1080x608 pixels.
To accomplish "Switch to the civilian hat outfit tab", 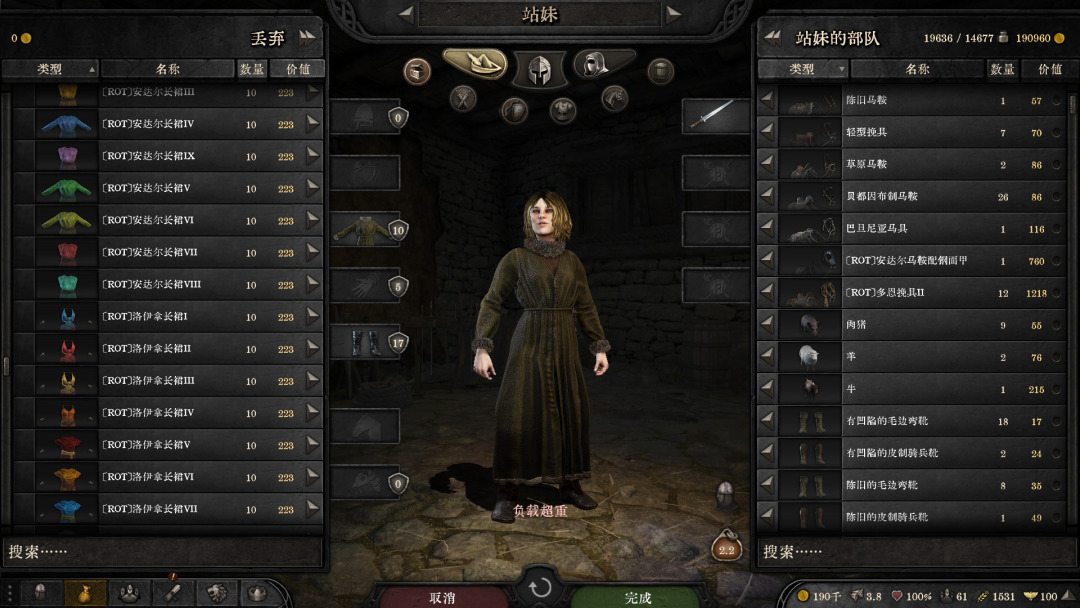I will [475, 64].
